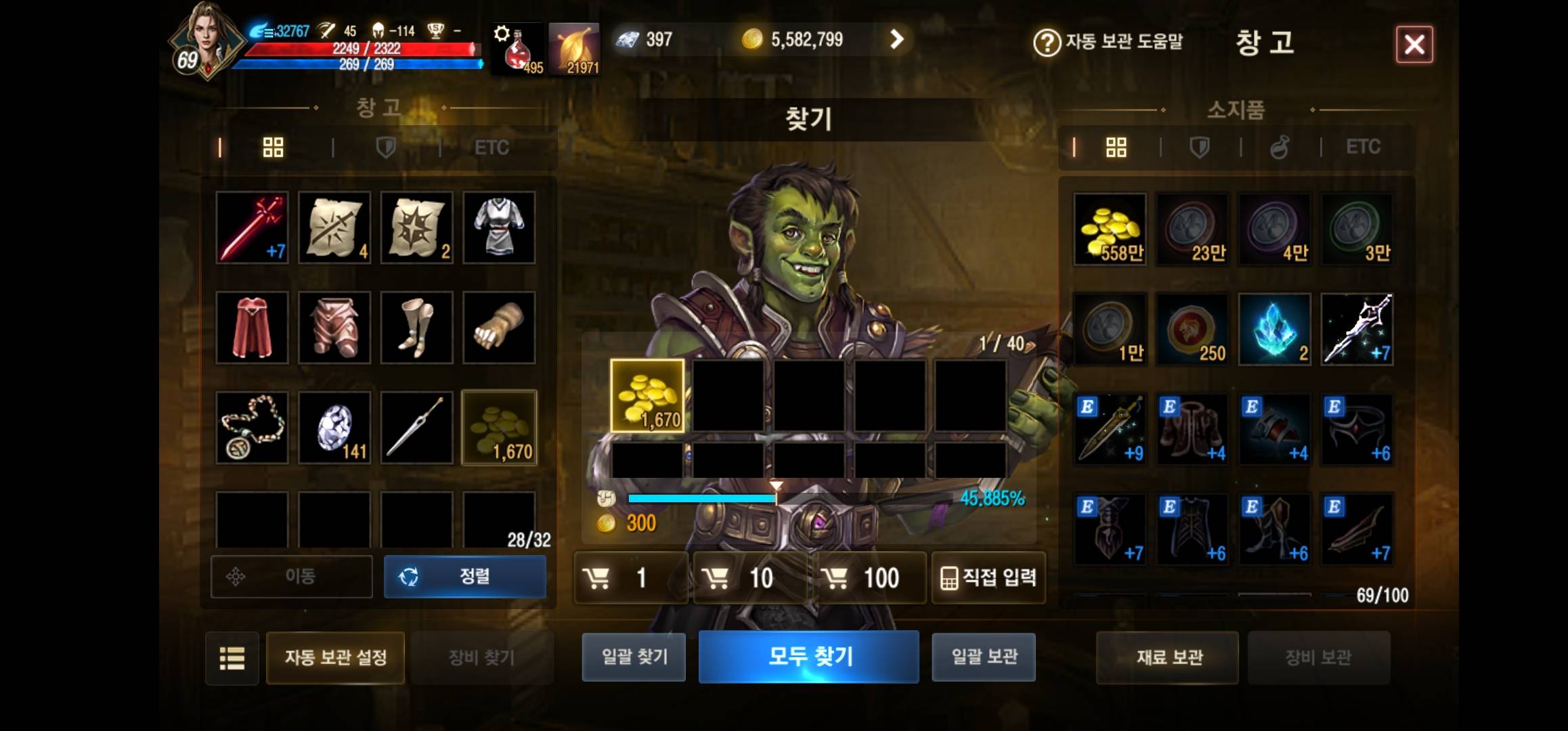
Task: Toggle the shield filter tab in warehouse panel
Action: pos(385,148)
